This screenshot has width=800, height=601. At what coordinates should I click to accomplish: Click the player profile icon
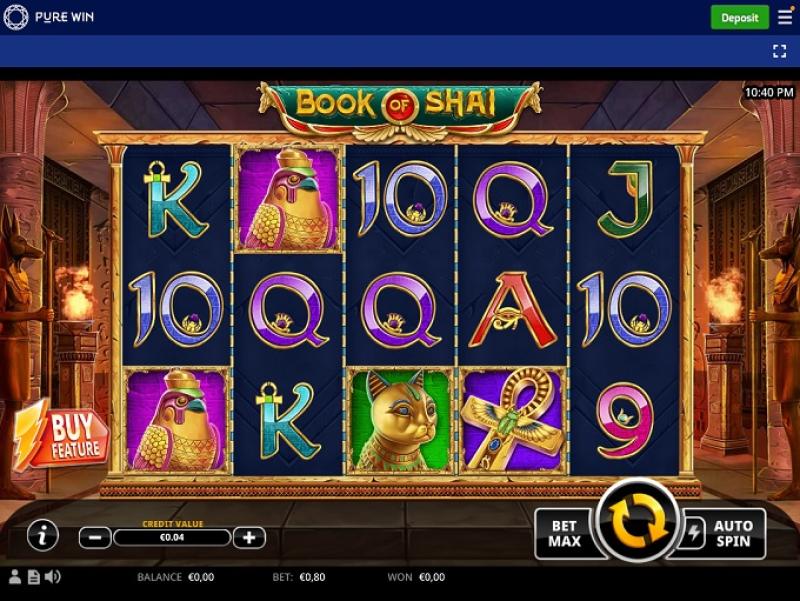[15, 577]
